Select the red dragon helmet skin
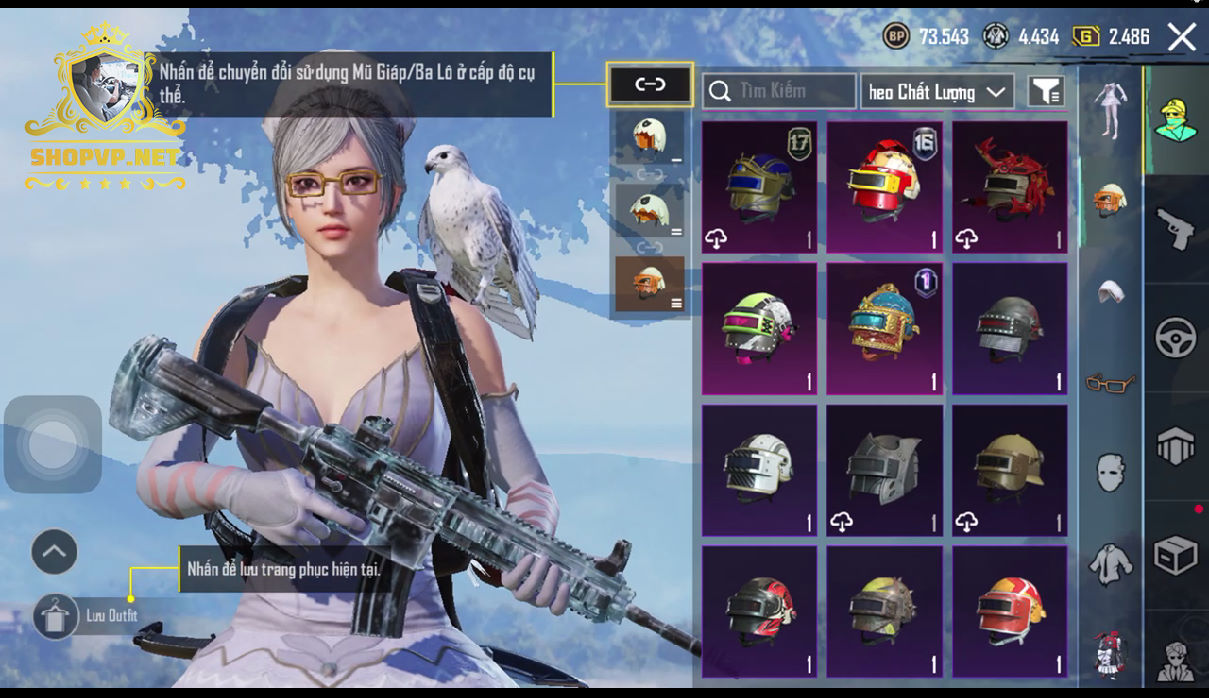Image resolution: width=1209 pixels, height=698 pixels. tap(1009, 187)
